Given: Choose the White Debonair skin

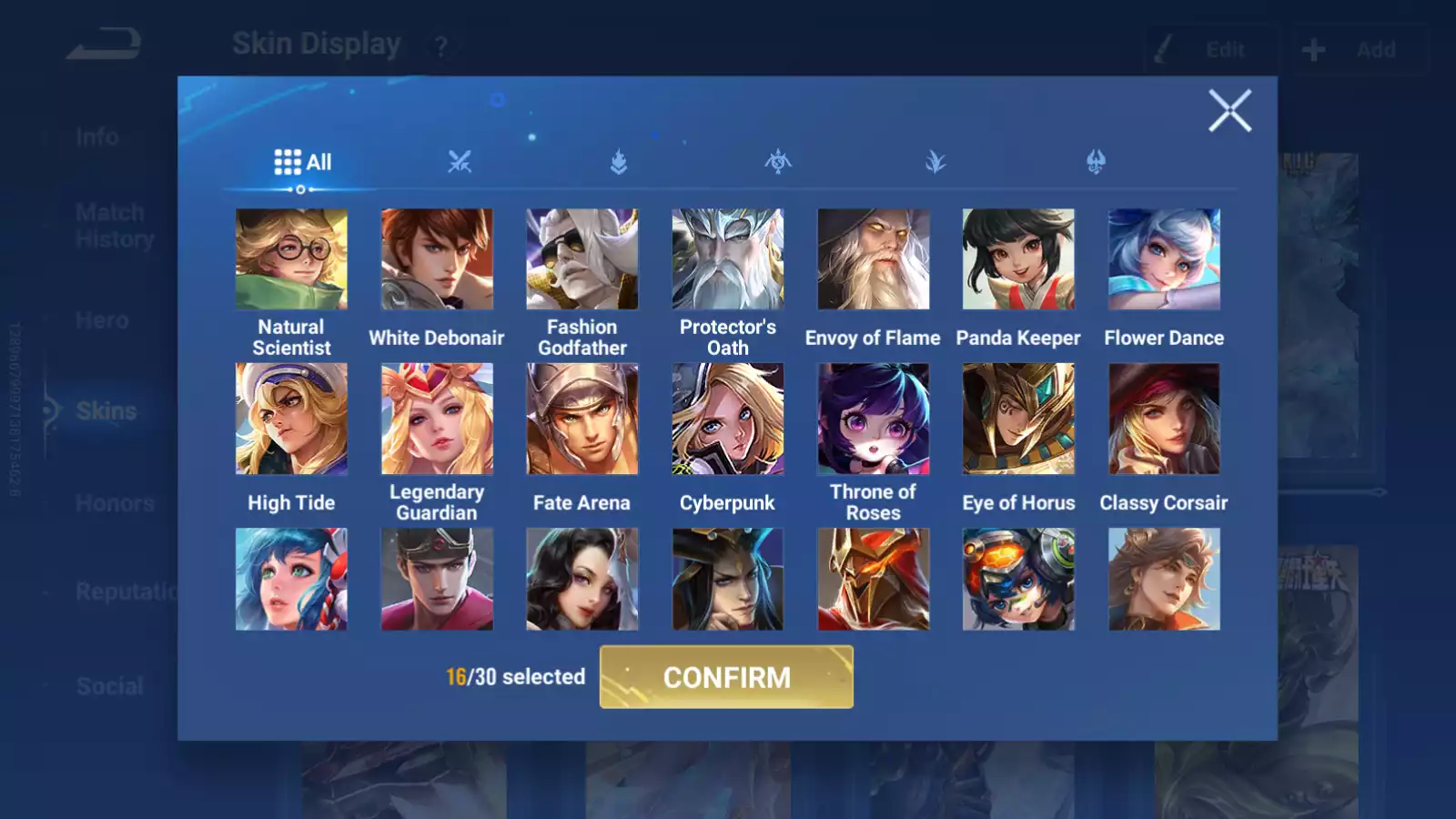Looking at the screenshot, I should 437,259.
